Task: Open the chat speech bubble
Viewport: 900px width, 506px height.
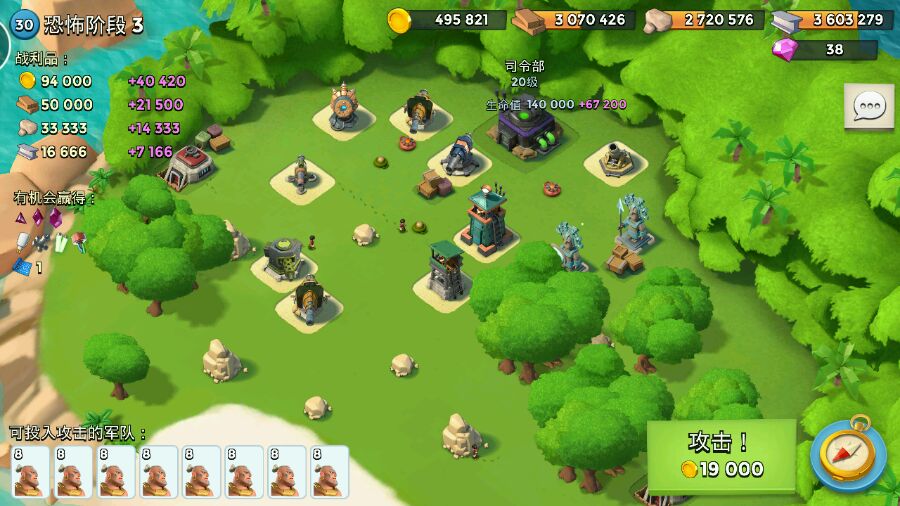Action: click(868, 106)
